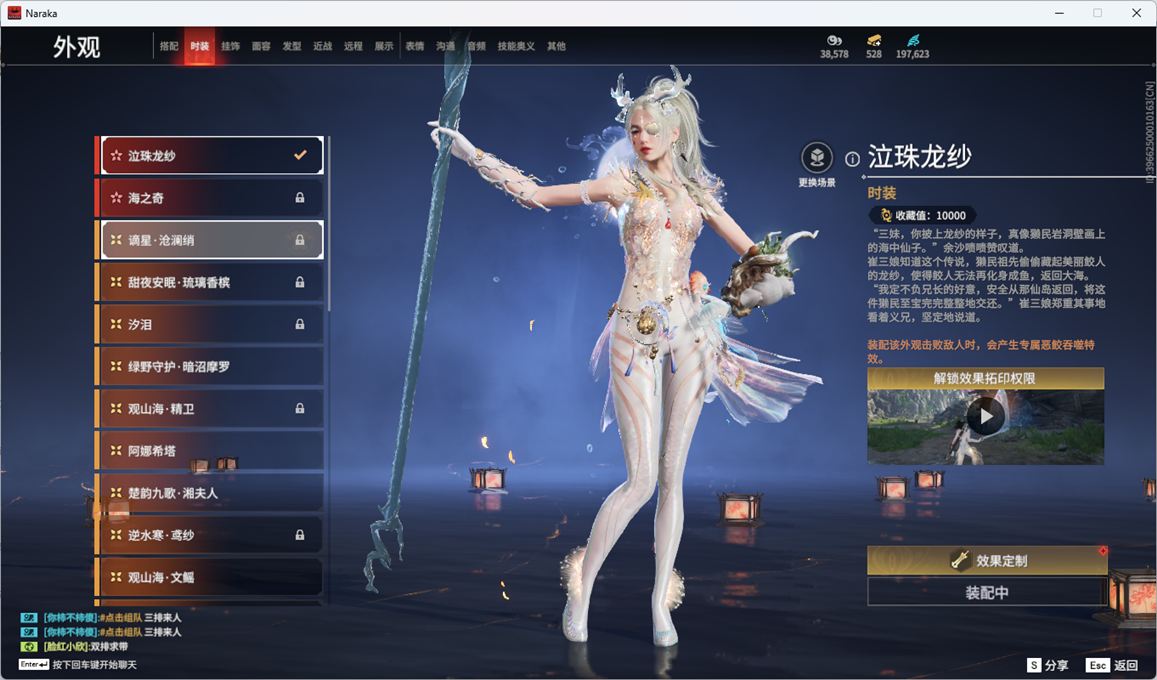Viewport: 1157px width, 680px height.
Task: Open the 效果定制 effect customization
Action: tap(987, 561)
